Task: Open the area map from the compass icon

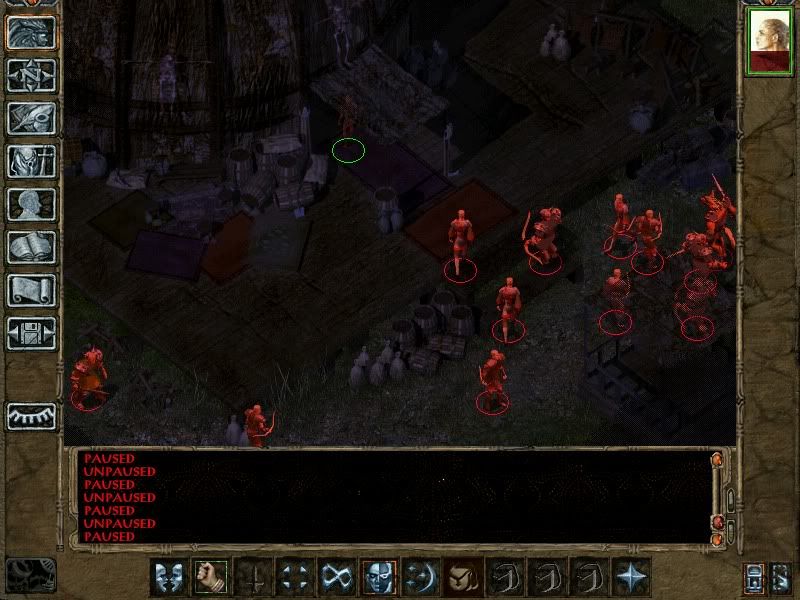Action: (31, 75)
